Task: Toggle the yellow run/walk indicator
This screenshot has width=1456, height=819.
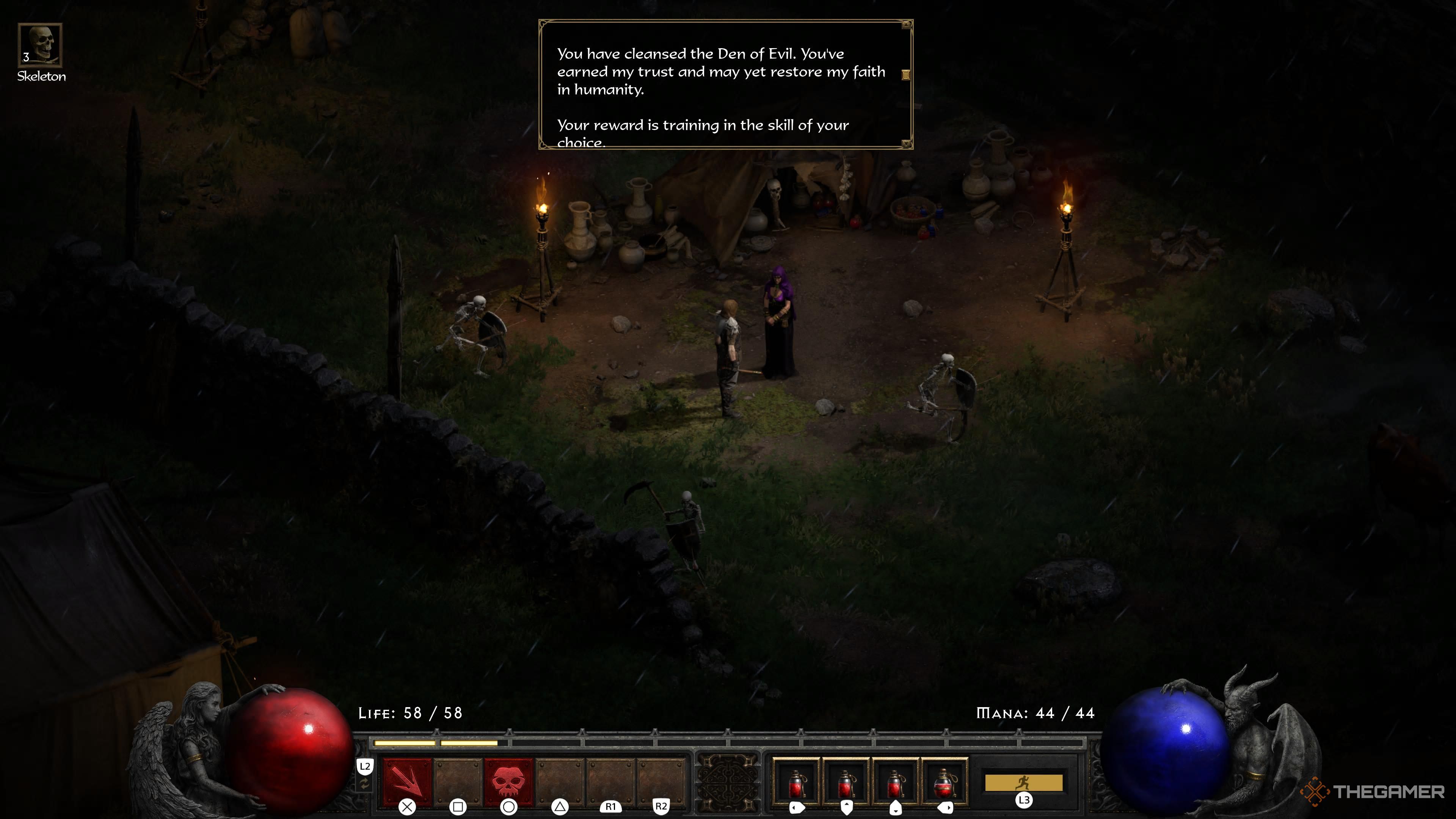Action: 1024,783
